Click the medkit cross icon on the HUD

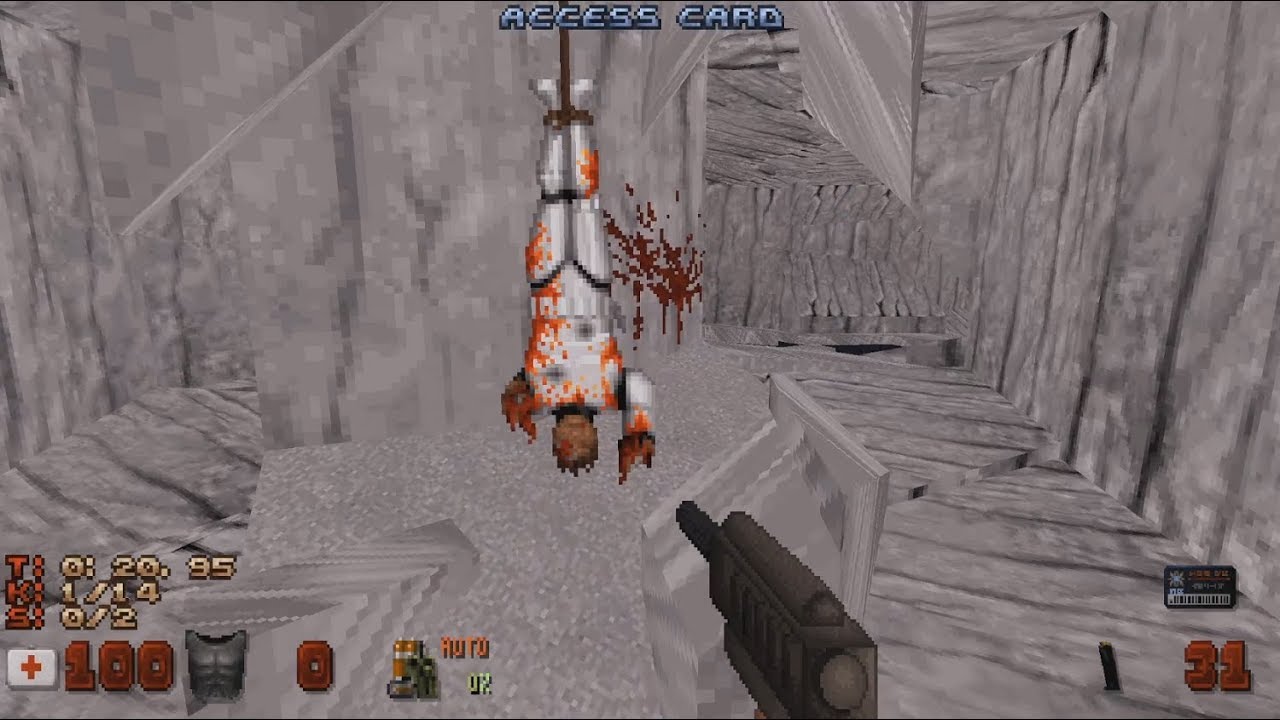coord(32,666)
